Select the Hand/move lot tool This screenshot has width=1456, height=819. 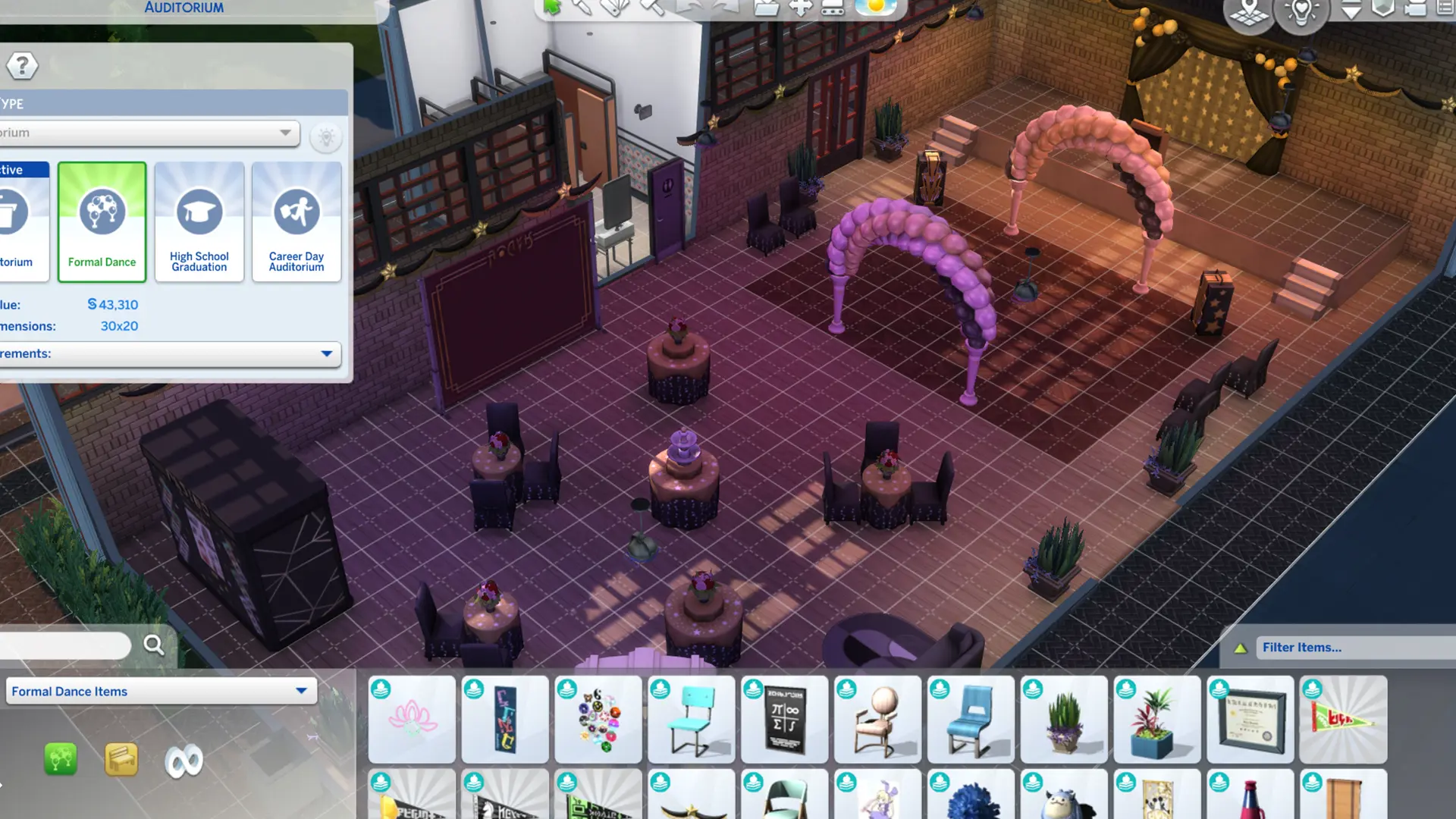coord(800,8)
